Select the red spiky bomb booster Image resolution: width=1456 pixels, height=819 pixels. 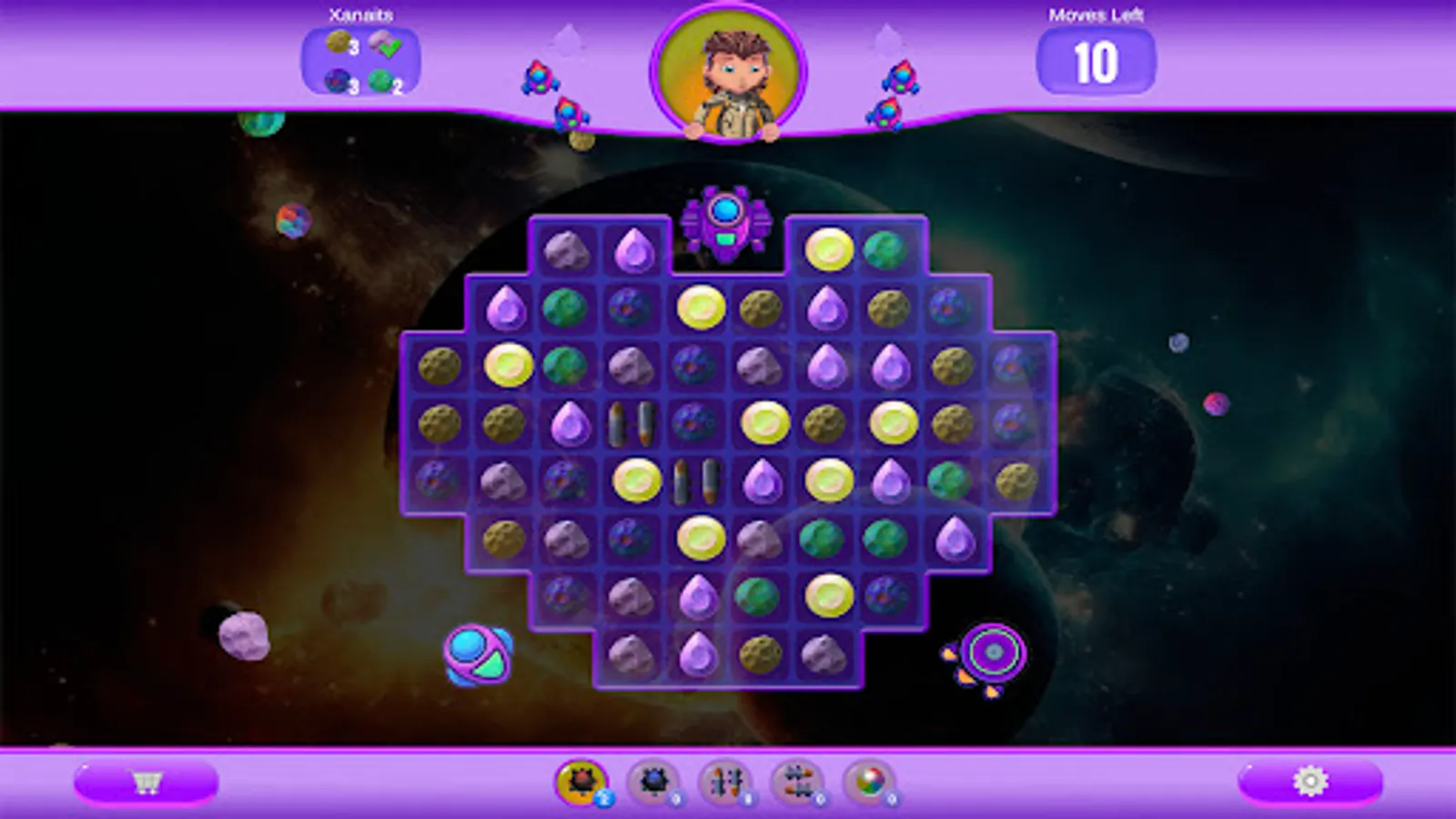pos(580,781)
